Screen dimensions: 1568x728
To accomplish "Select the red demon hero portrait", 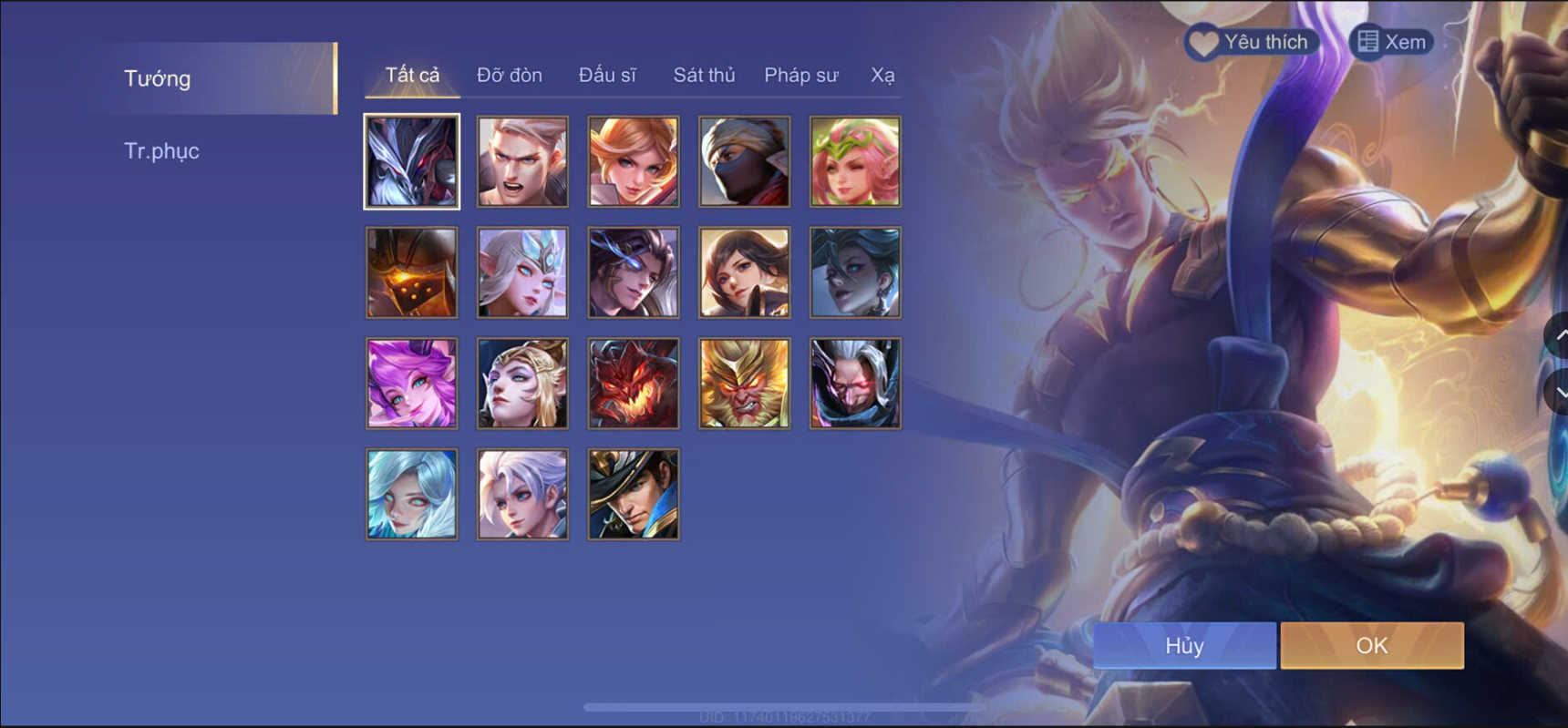I will (633, 383).
